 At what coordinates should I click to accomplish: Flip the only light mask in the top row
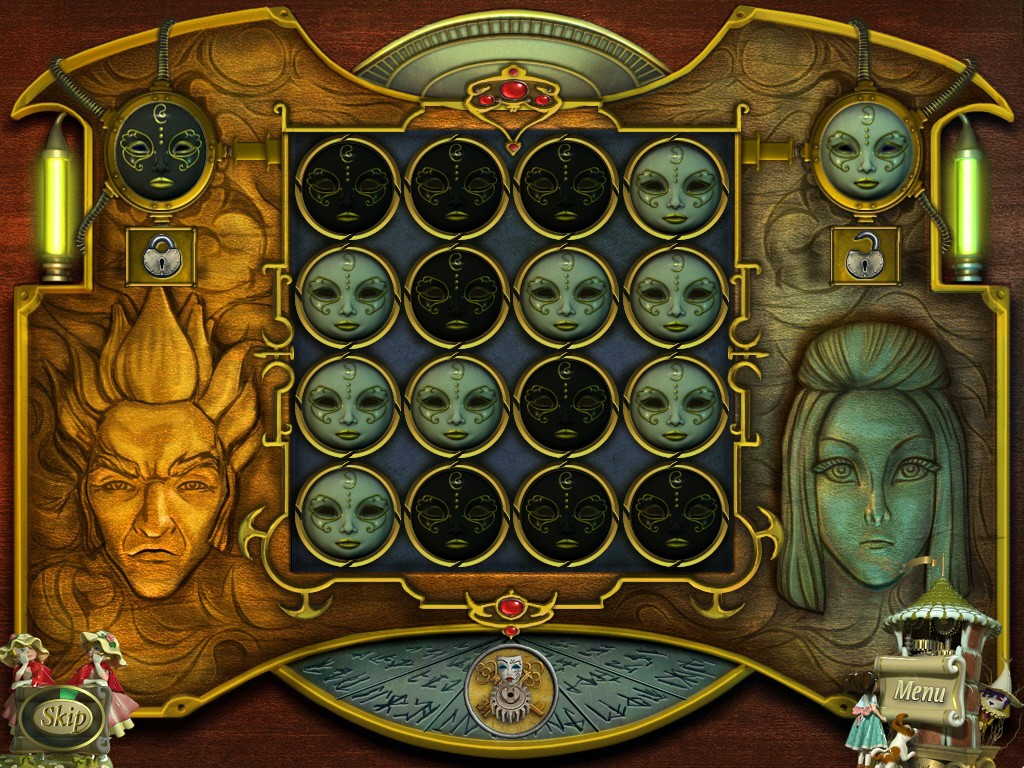[x=675, y=187]
